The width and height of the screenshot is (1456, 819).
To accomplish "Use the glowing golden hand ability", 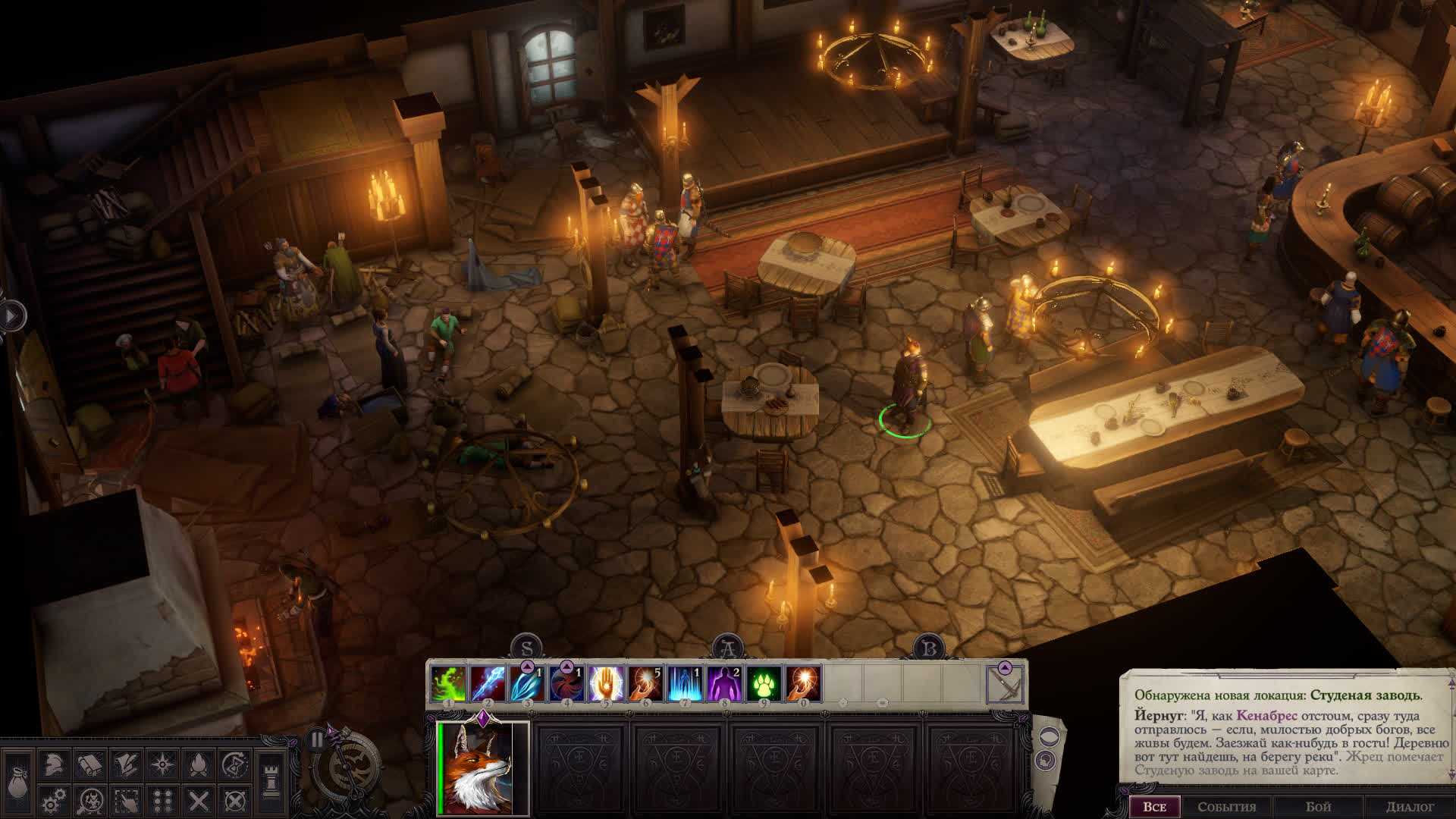I will click(606, 683).
